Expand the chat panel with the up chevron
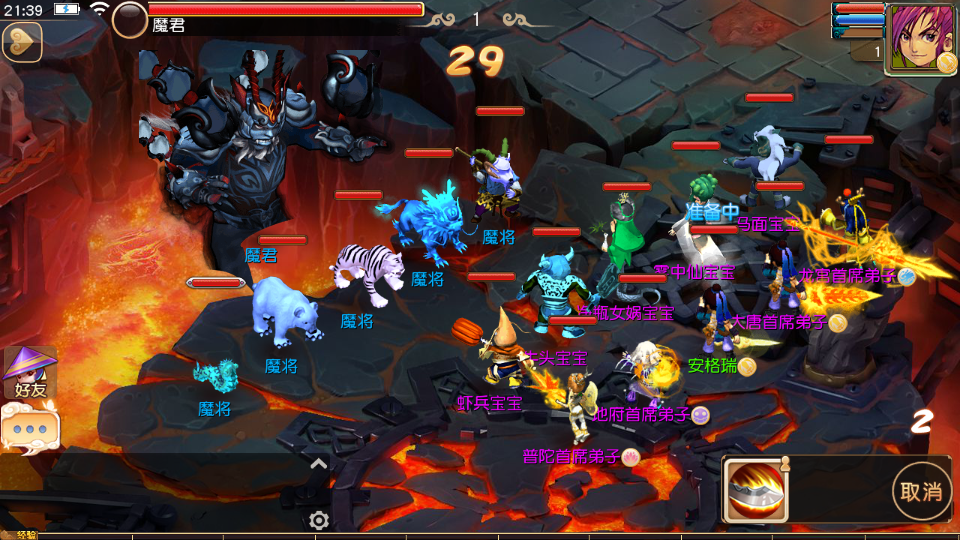The height and width of the screenshot is (540, 960). tap(318, 463)
